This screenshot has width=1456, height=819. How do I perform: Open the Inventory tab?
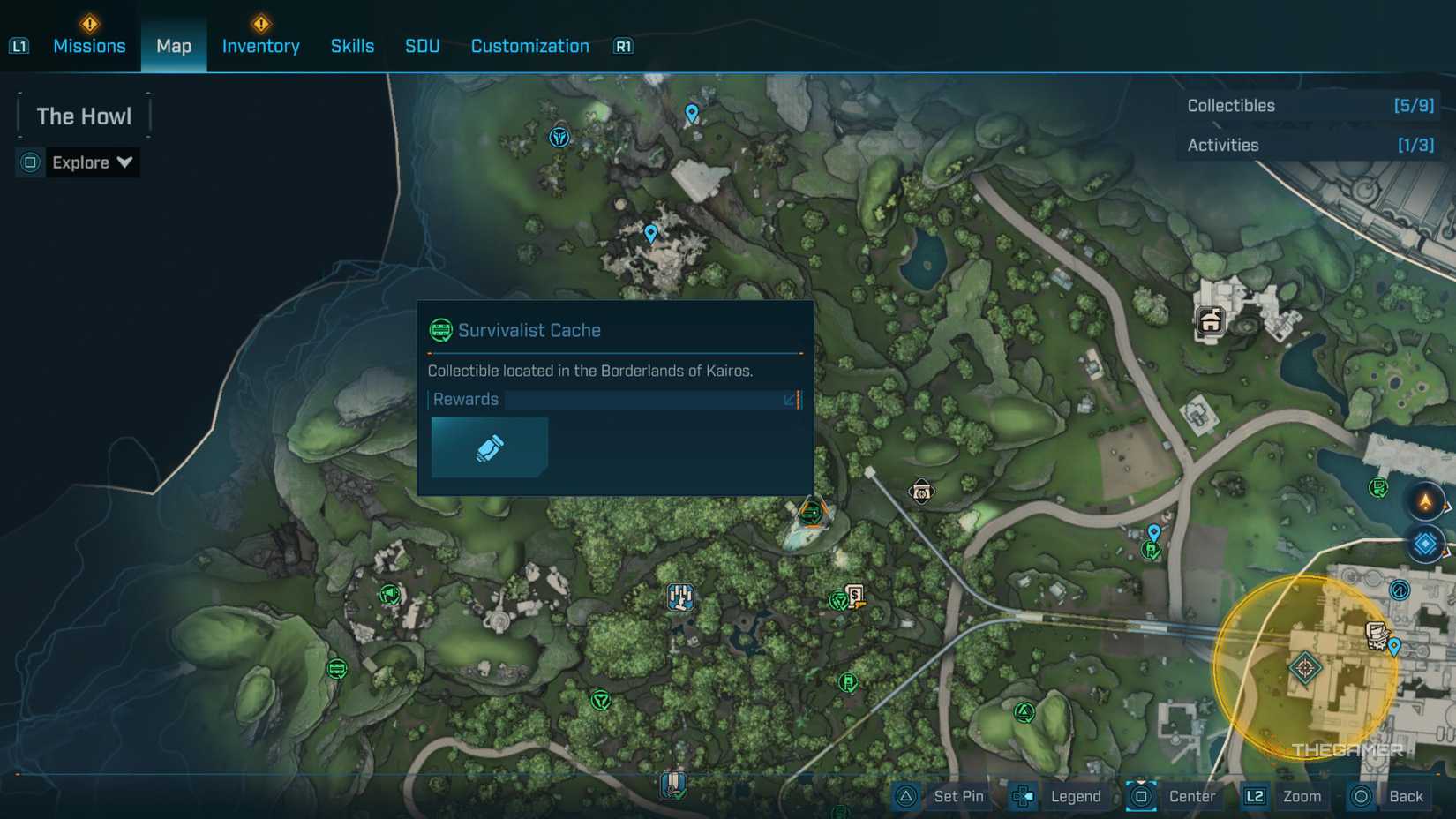[x=260, y=46]
